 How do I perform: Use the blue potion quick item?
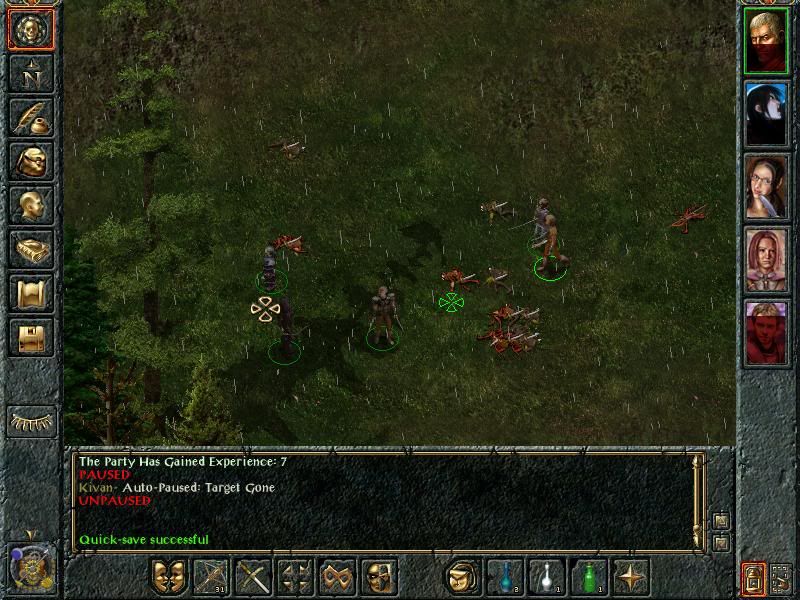[x=505, y=577]
